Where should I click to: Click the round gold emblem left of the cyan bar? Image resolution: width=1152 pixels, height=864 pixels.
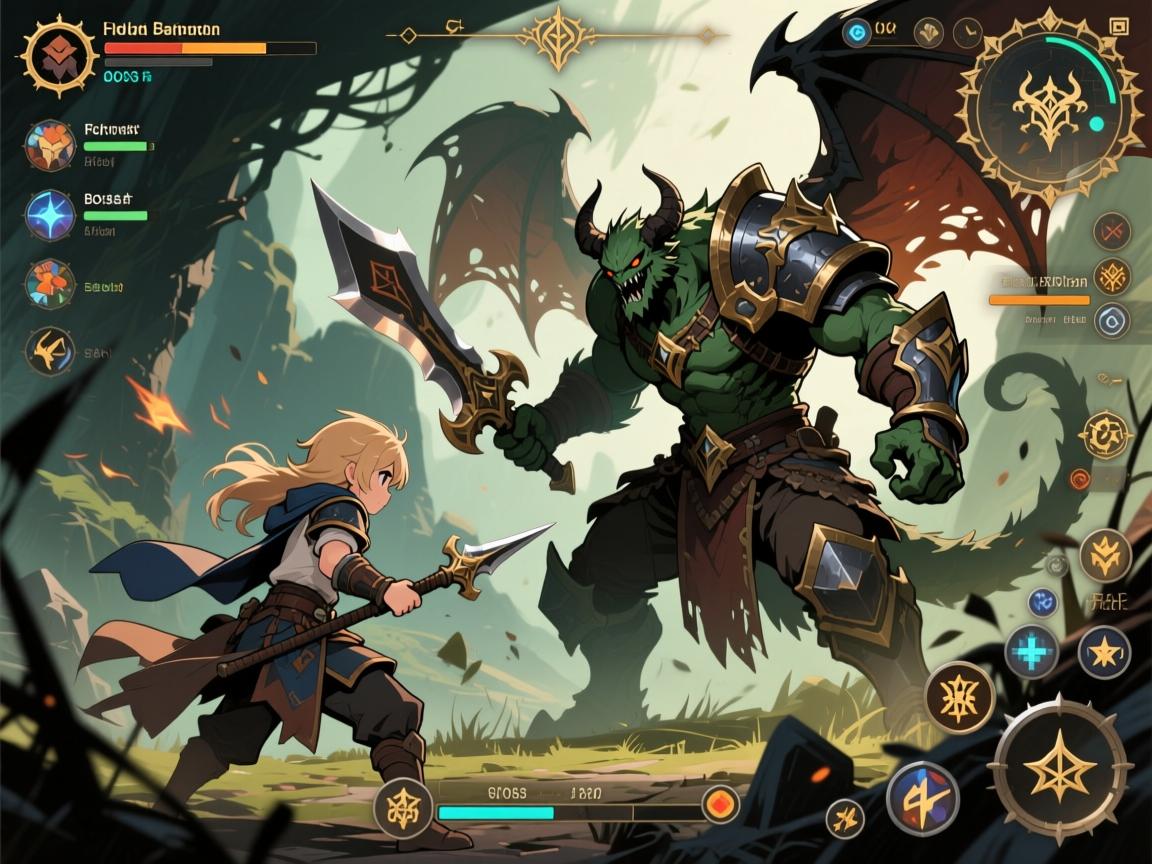click(403, 806)
